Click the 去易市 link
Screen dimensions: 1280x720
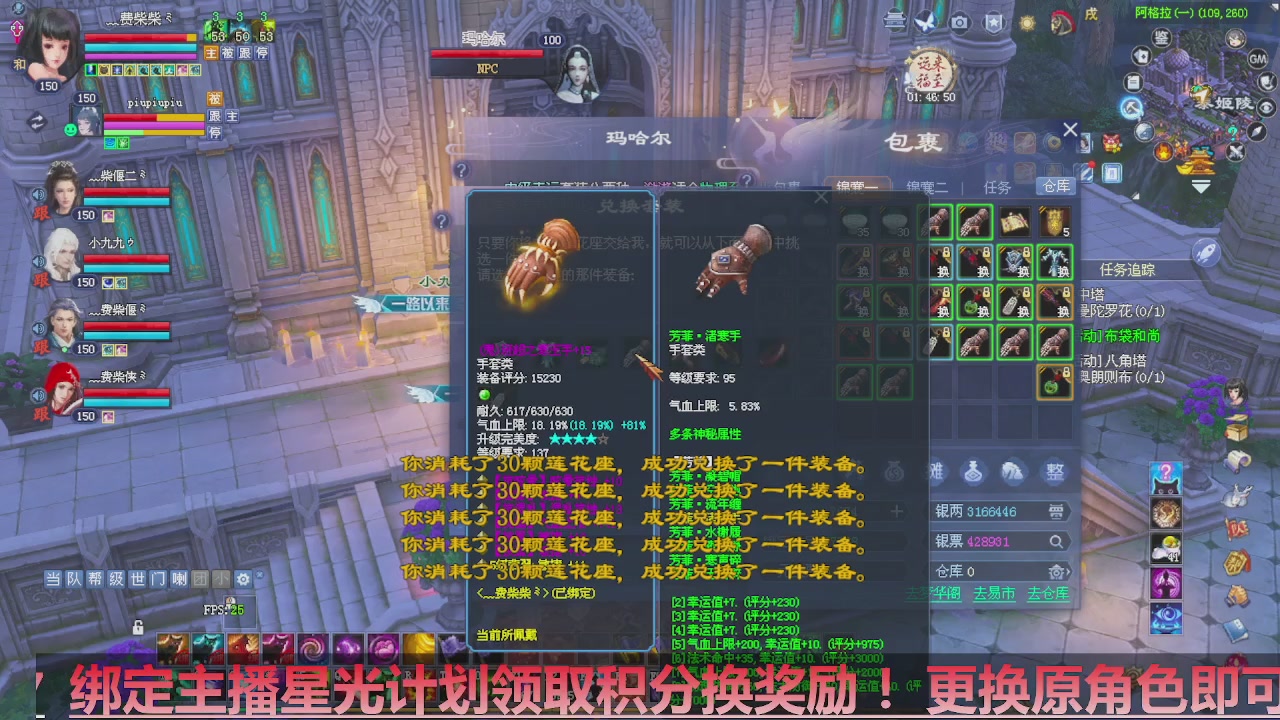(994, 592)
